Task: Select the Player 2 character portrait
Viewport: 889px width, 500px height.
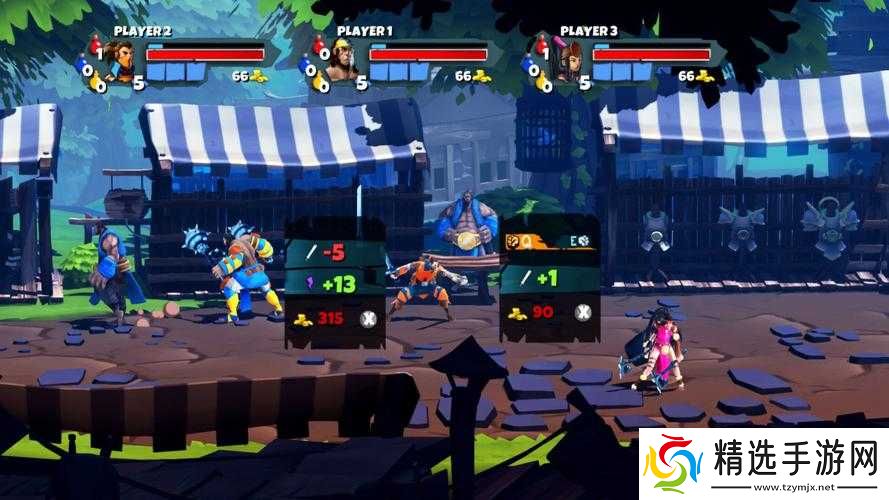Action: pyautogui.click(x=120, y=62)
